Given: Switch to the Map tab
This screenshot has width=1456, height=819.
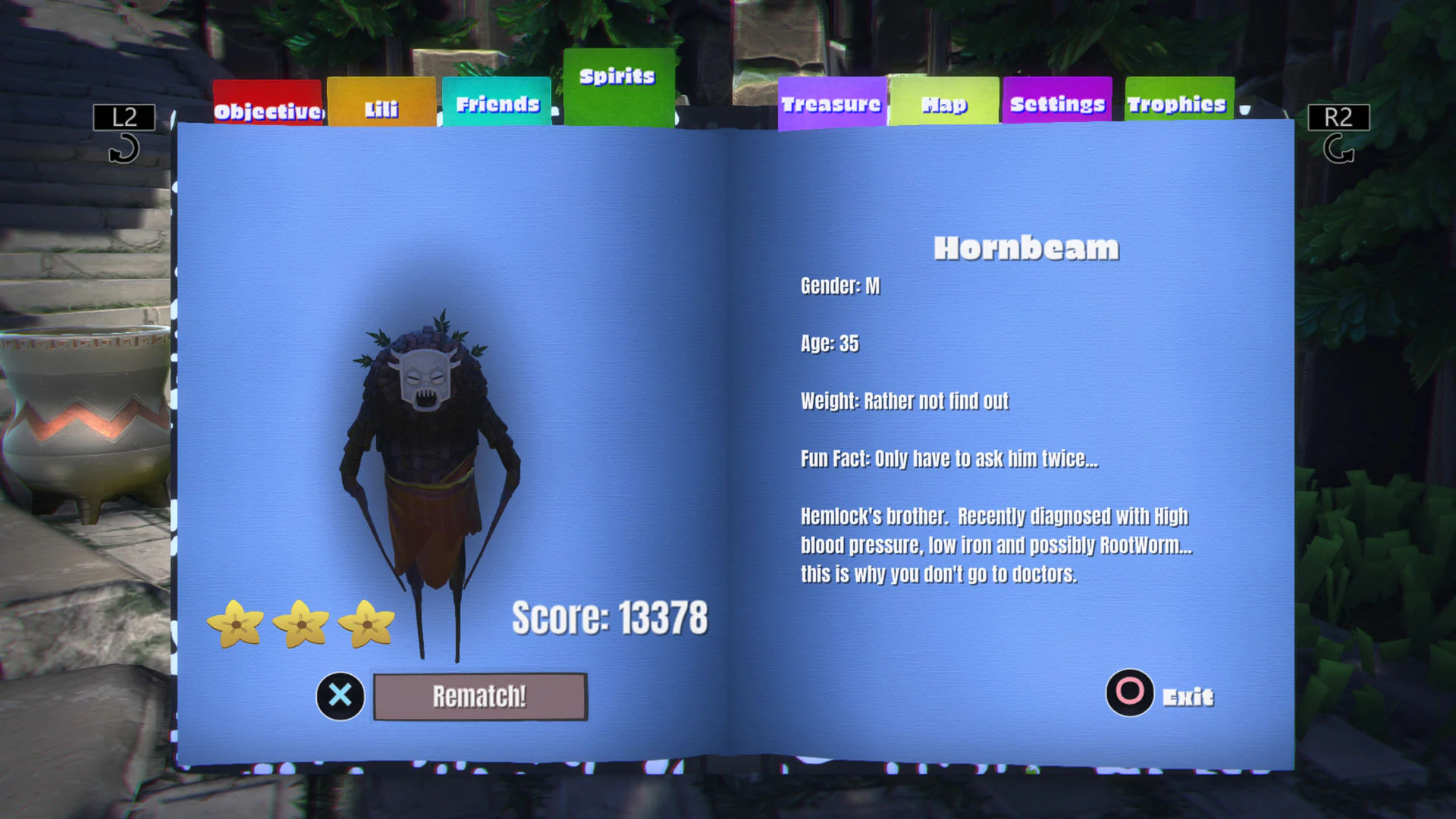Looking at the screenshot, I should click(x=943, y=104).
